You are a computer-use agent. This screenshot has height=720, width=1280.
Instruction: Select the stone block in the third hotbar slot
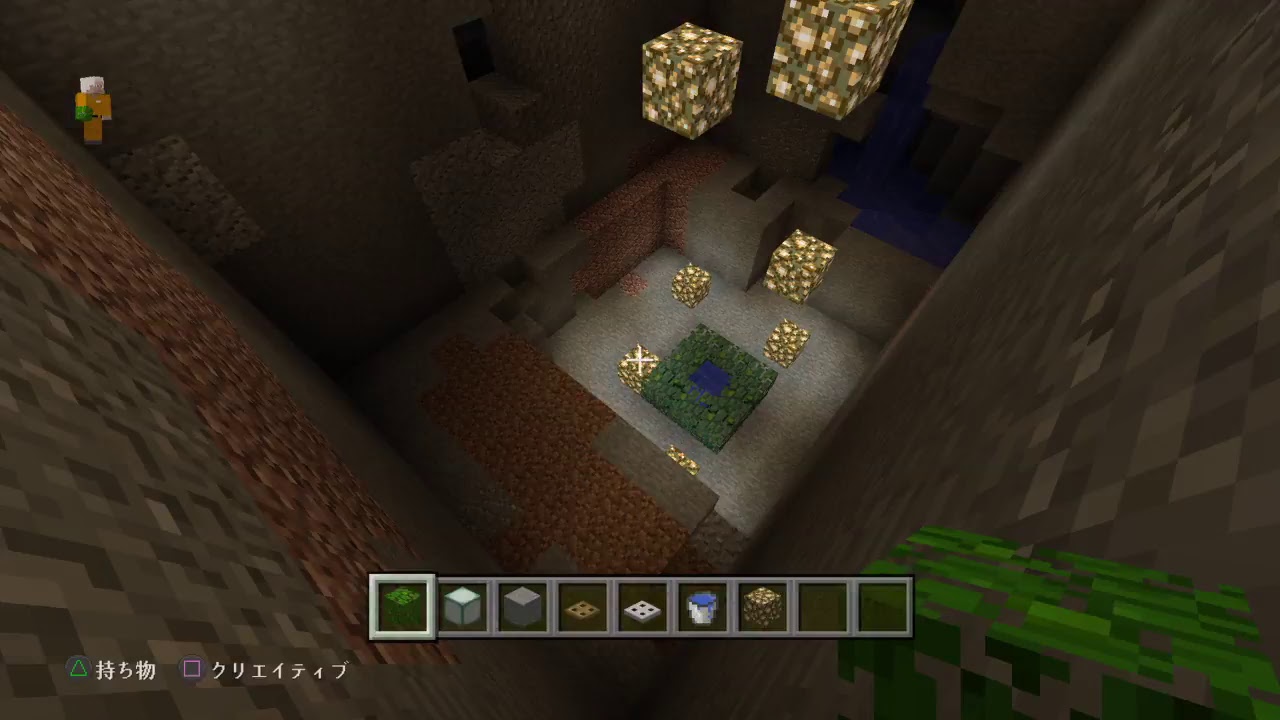tap(521, 605)
